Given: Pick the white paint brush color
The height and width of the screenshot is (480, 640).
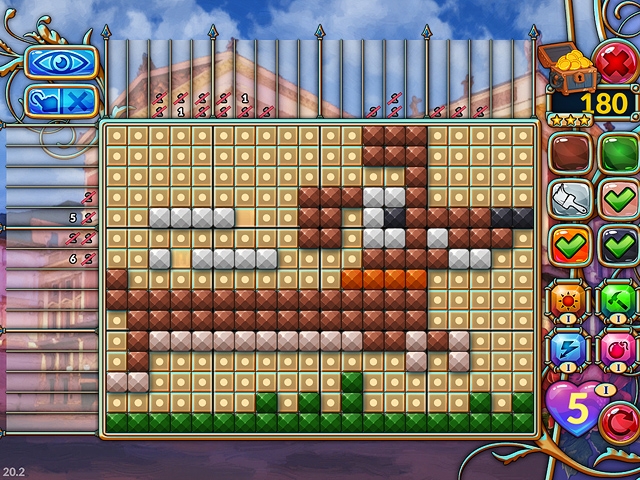Looking at the screenshot, I should coord(569,199).
